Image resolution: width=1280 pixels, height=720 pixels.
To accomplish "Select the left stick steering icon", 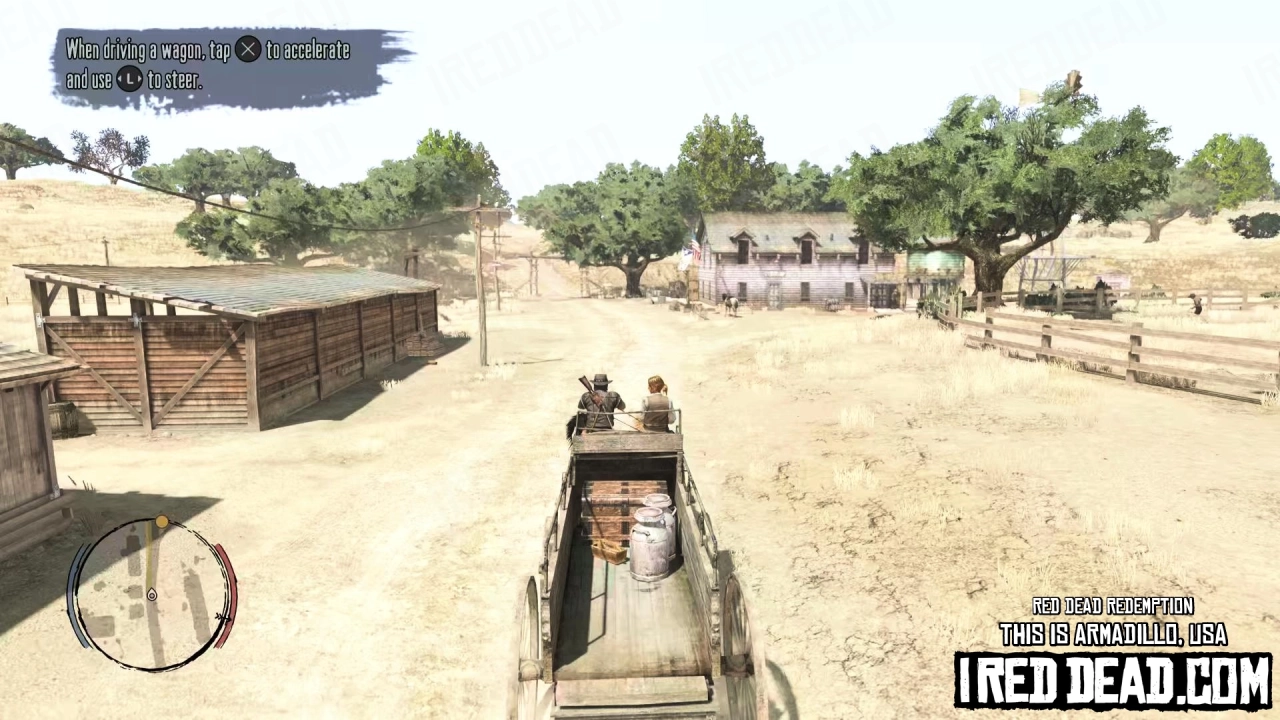I will (x=130, y=80).
